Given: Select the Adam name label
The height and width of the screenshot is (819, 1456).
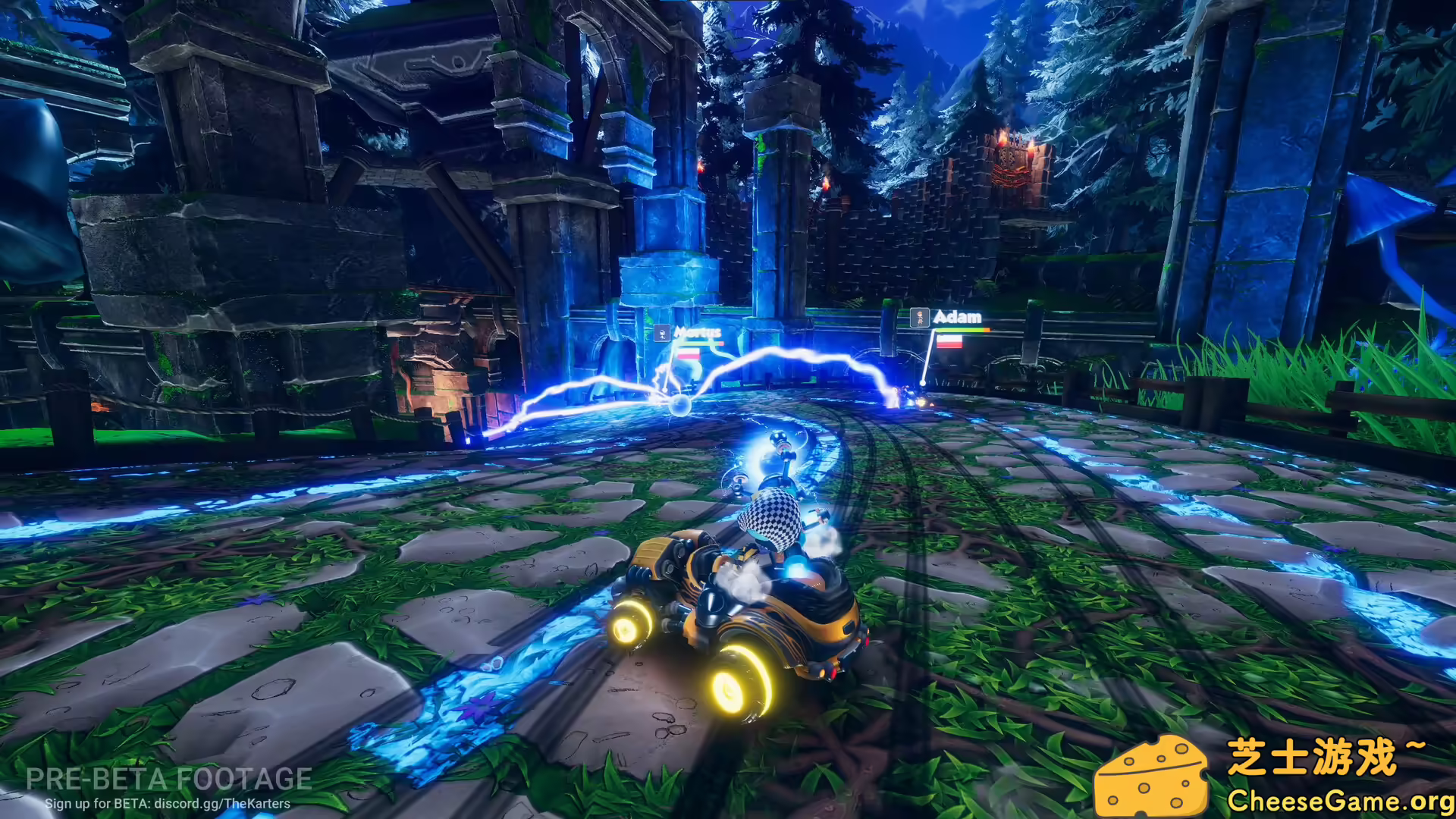Looking at the screenshot, I should click(x=957, y=318).
